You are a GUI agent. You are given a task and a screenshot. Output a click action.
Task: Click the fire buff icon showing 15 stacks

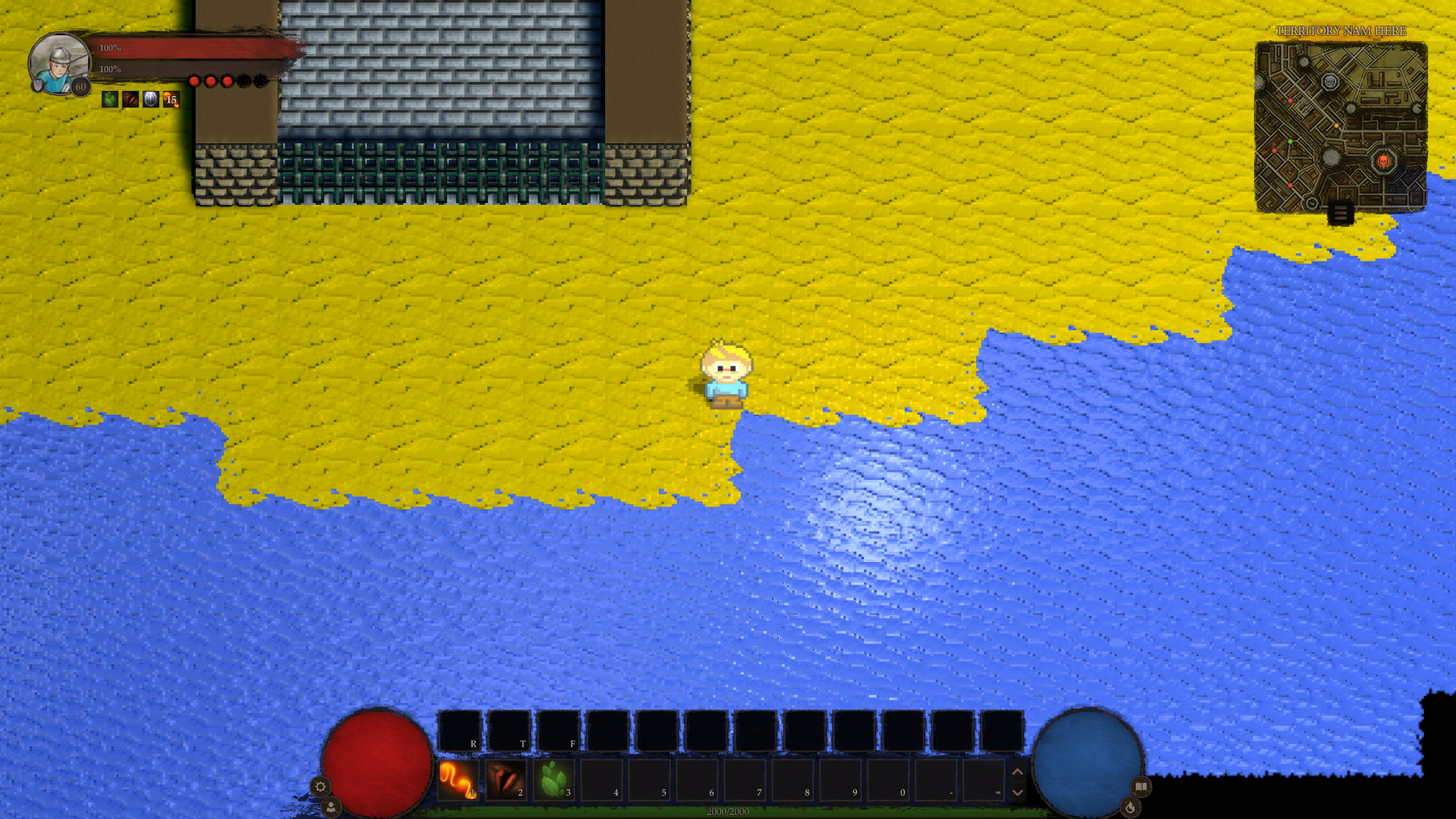coord(170,99)
